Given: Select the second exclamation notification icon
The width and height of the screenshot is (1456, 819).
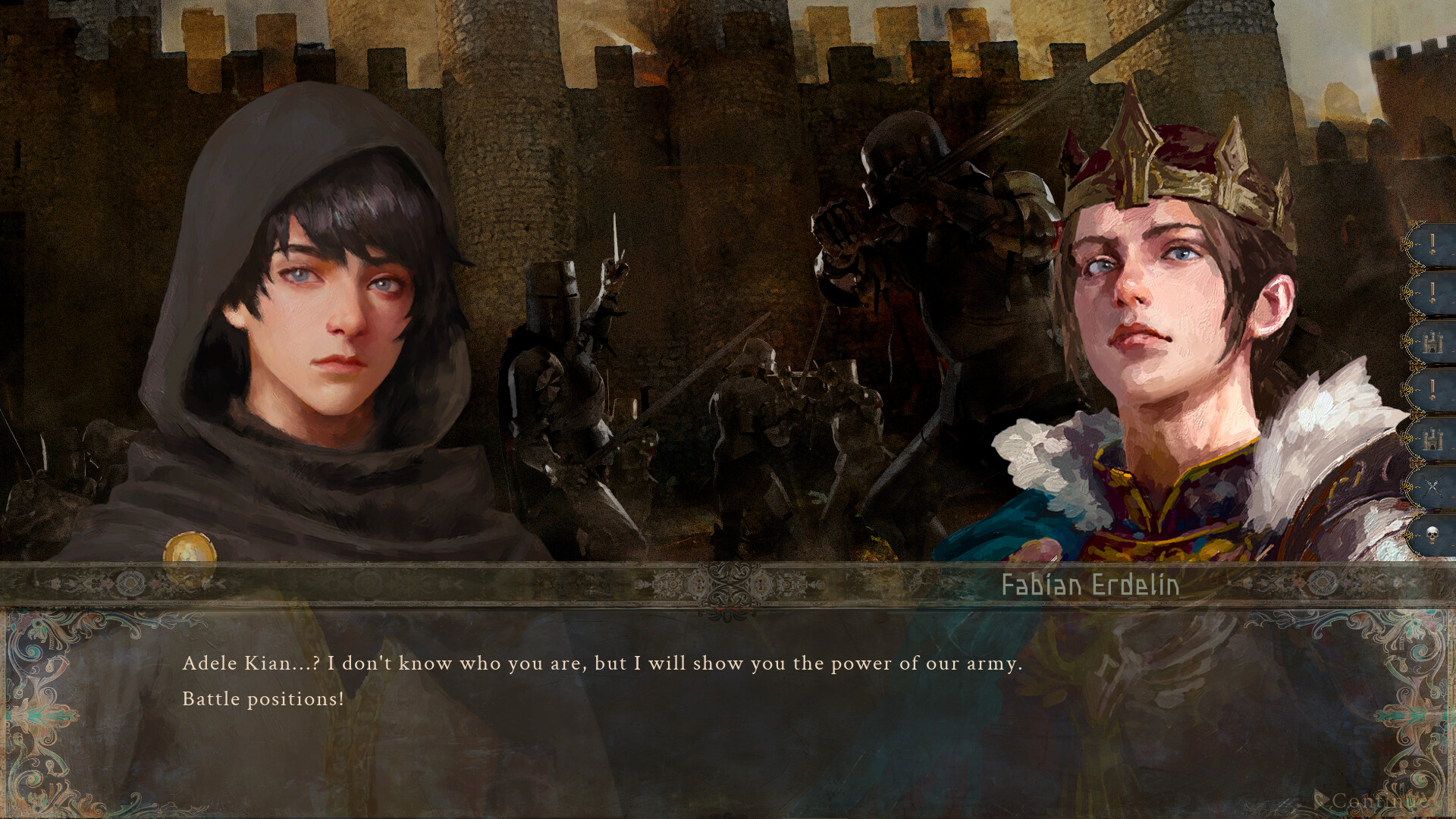Looking at the screenshot, I should click(x=1432, y=291).
